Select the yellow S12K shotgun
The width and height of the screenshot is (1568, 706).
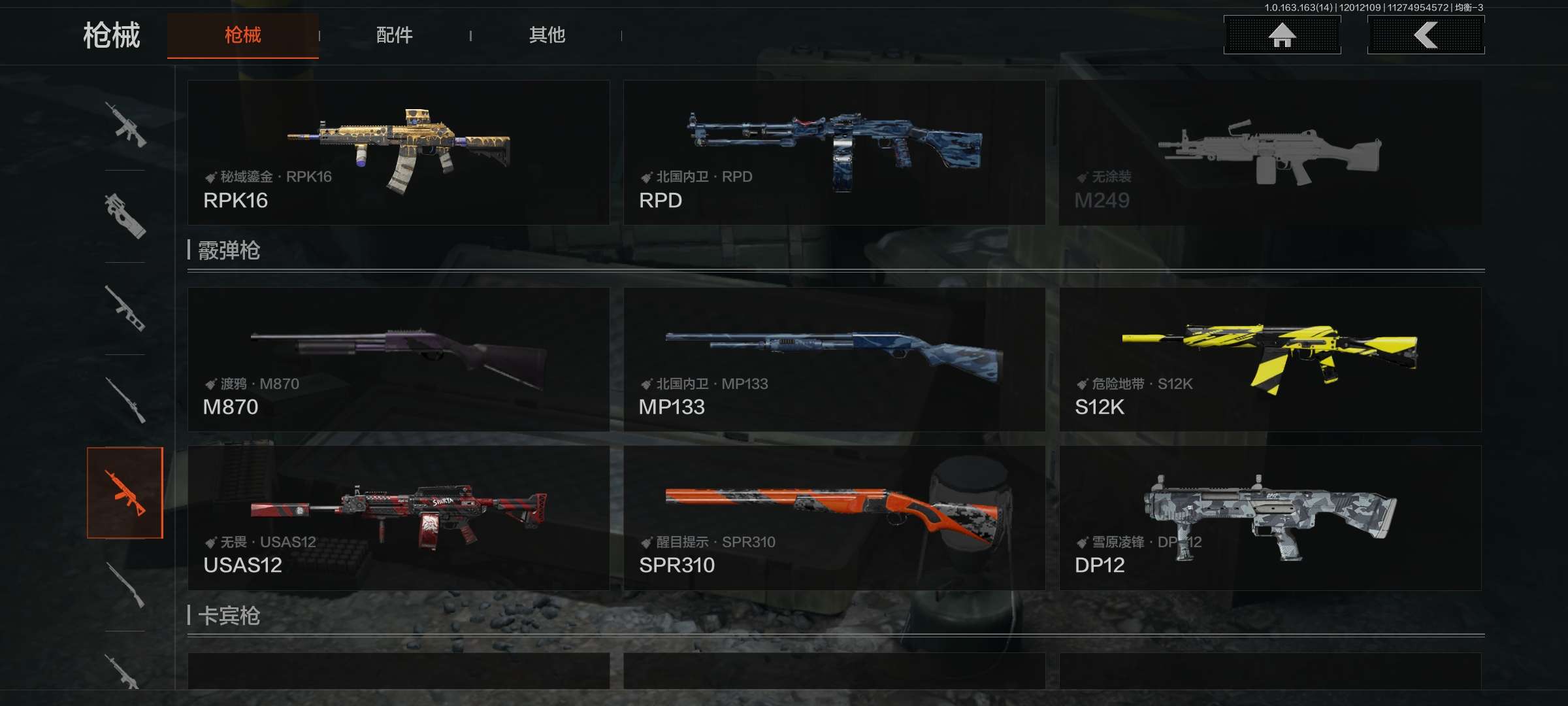1270,359
